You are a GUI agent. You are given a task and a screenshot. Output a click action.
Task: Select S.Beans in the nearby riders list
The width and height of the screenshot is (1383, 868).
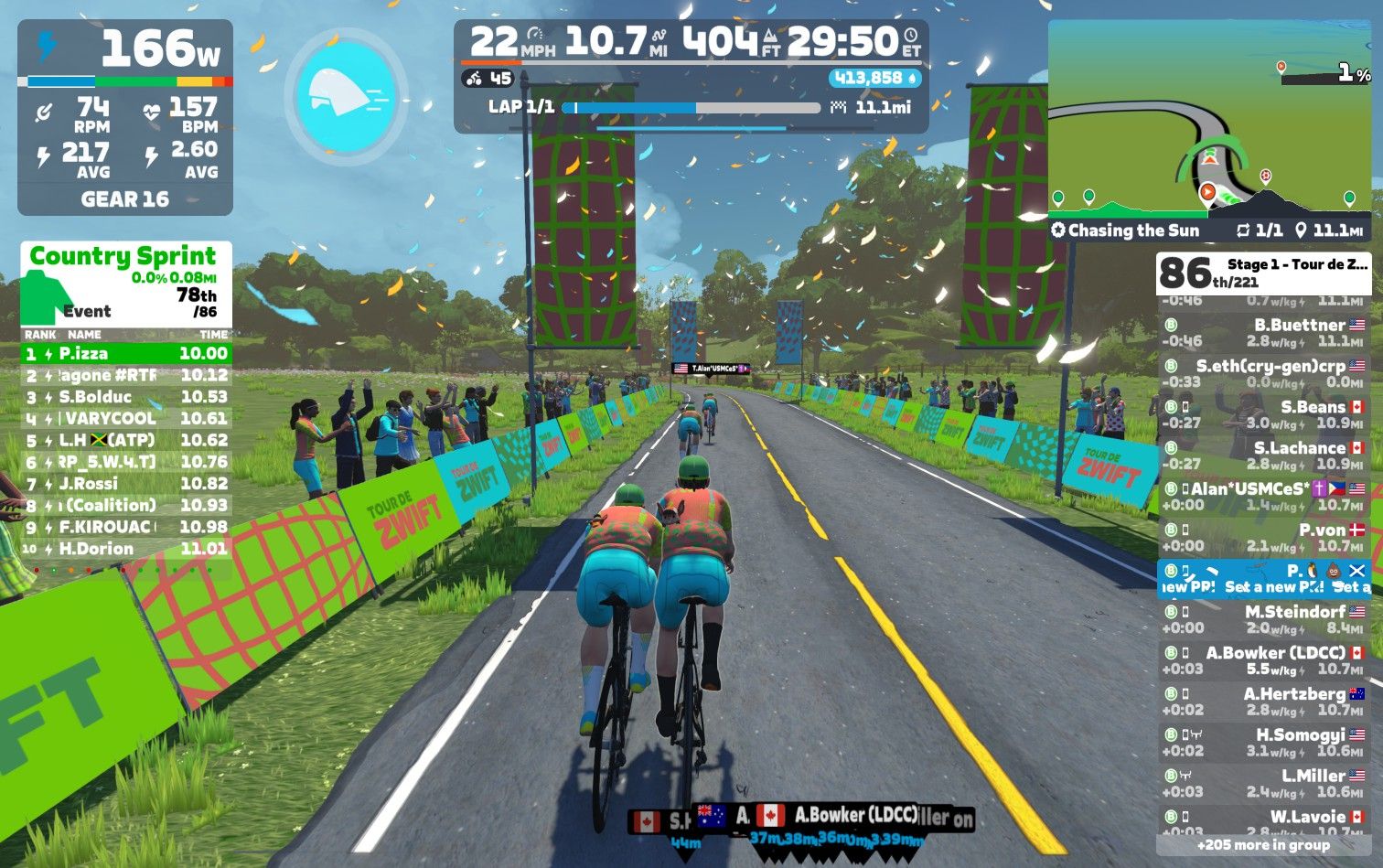click(x=1264, y=415)
